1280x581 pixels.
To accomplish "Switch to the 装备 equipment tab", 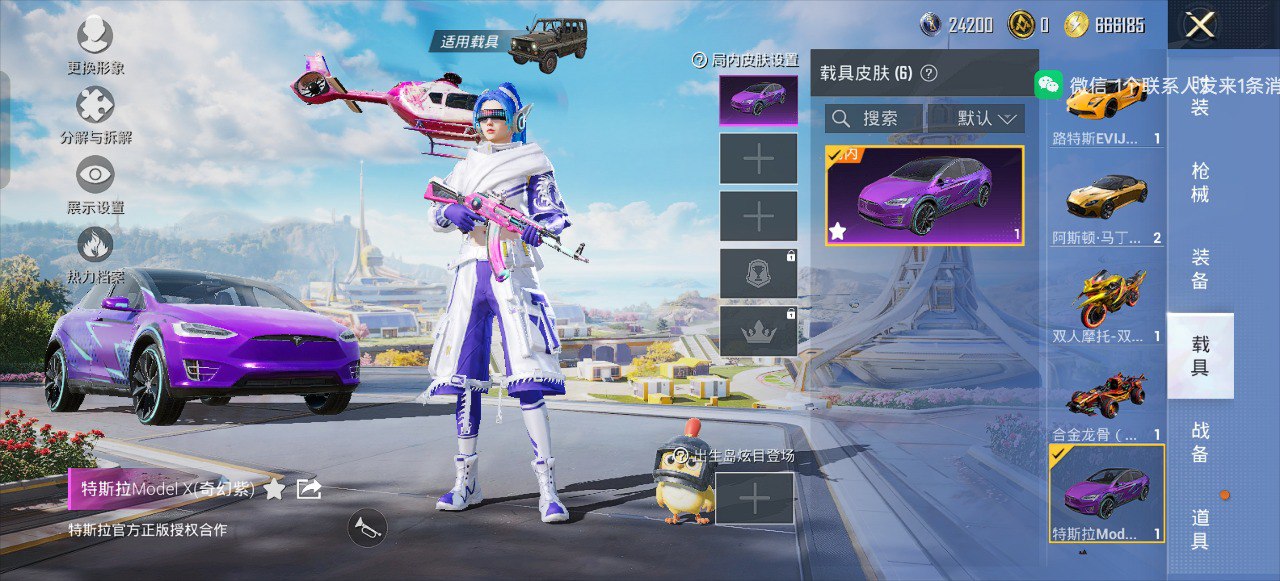I will click(x=1200, y=268).
